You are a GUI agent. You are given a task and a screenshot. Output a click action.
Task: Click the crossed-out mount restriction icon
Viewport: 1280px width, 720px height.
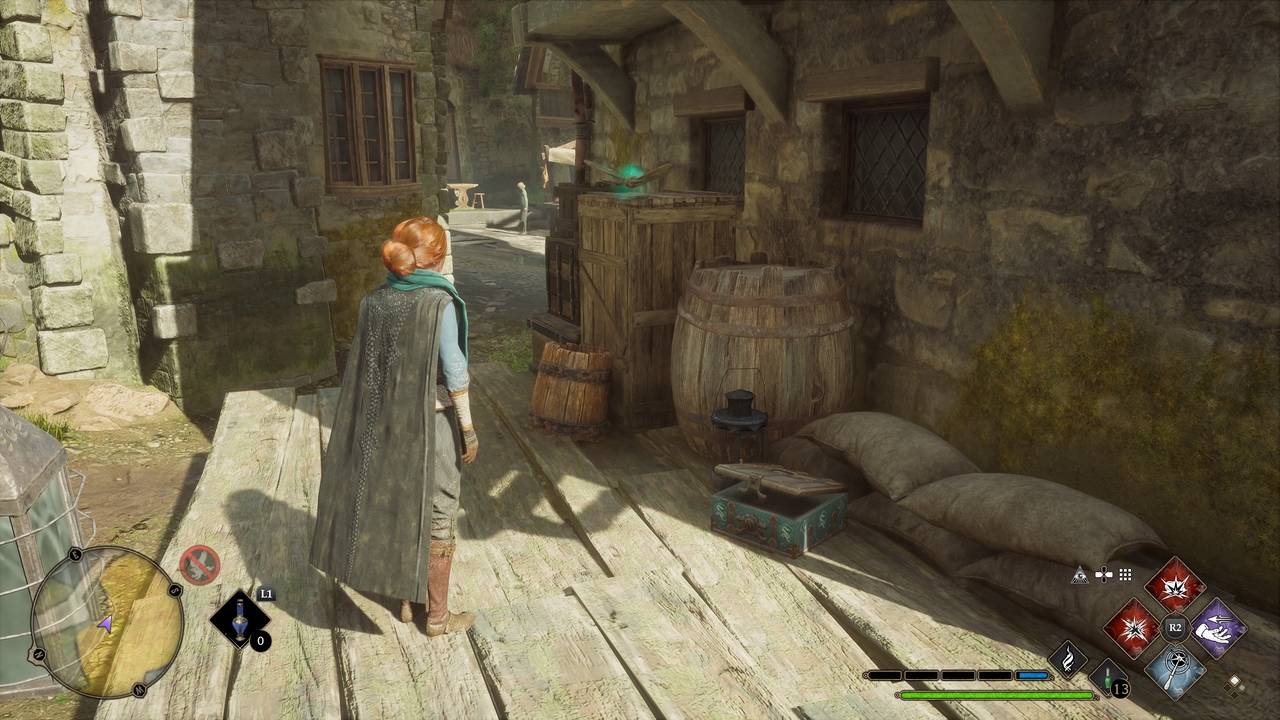[199, 565]
